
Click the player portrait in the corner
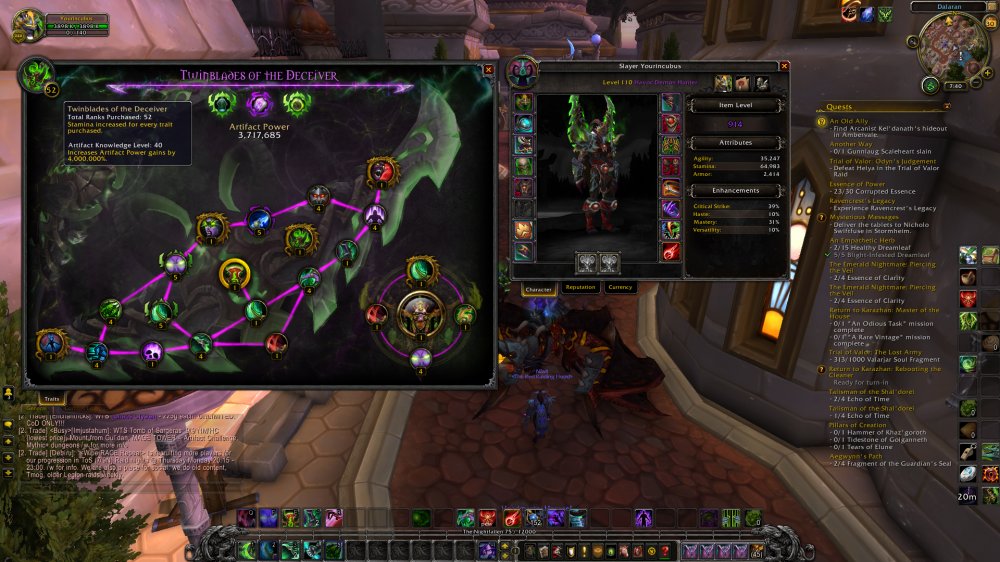coord(26,25)
